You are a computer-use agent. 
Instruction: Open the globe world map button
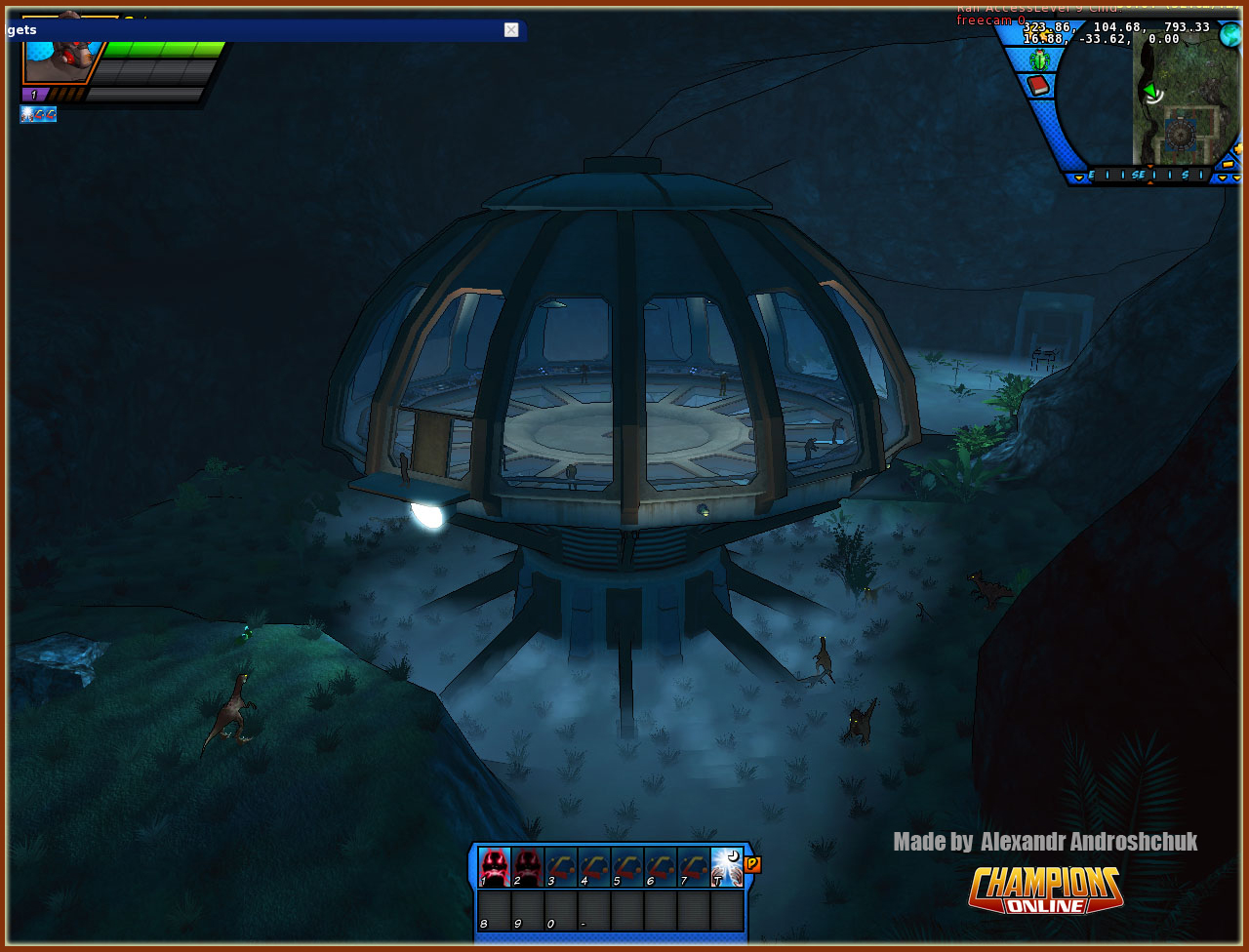coord(1230,34)
